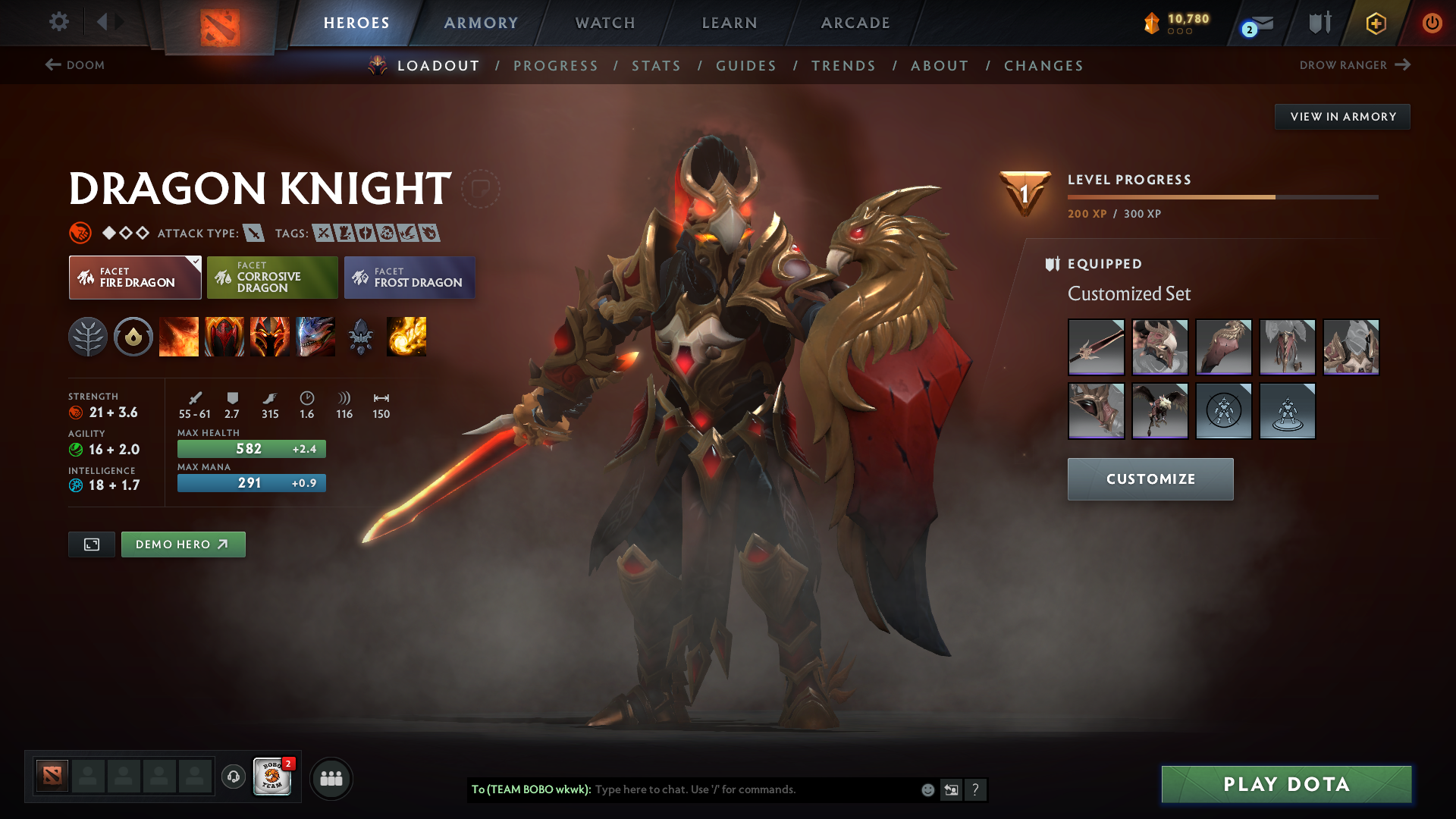Select the Corrosive Dragon facet
Image resolution: width=1456 pixels, height=819 pixels.
(x=271, y=278)
